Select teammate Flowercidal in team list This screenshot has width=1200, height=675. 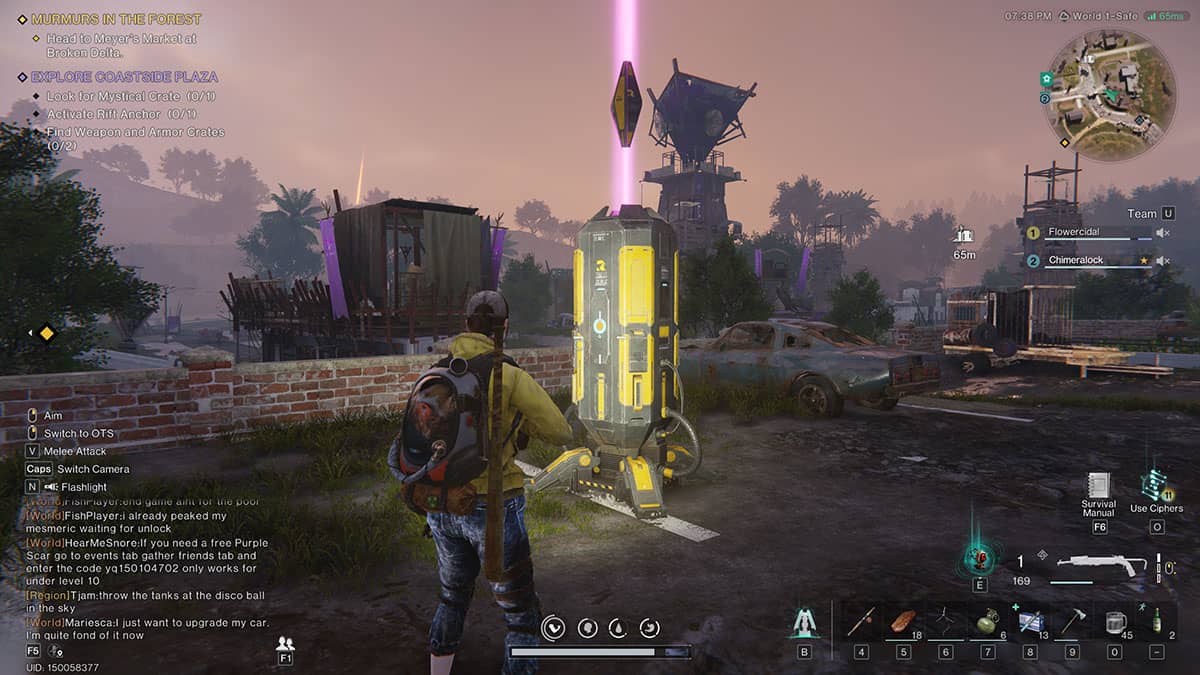point(1074,232)
